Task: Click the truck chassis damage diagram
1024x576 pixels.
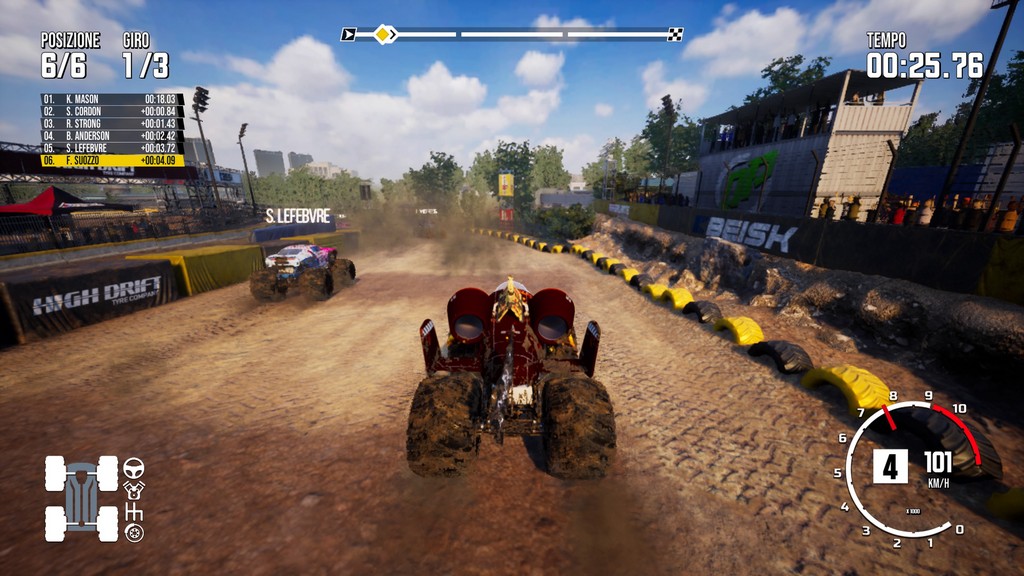Action: pos(81,498)
